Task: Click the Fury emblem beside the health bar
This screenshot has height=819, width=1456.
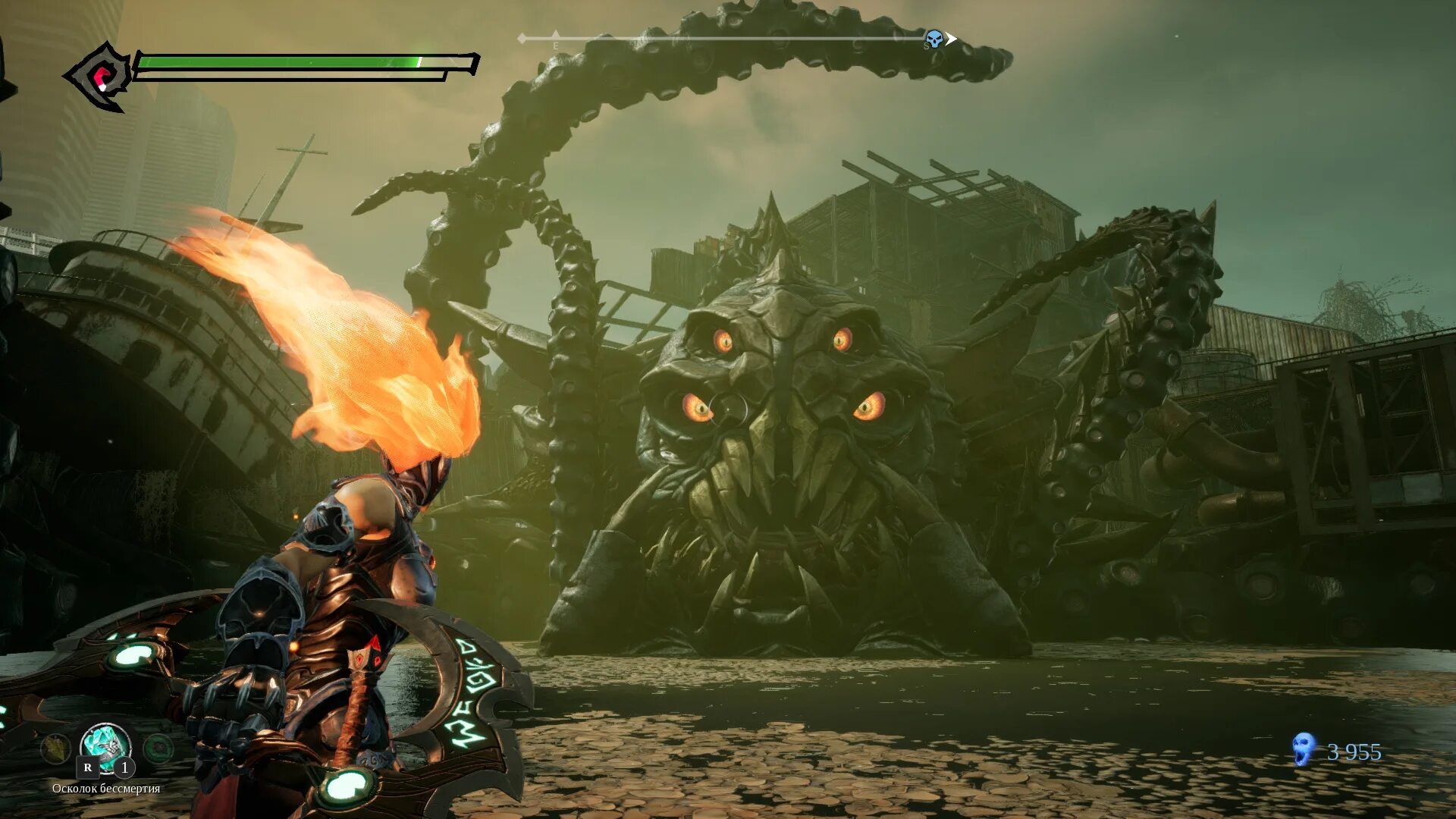Action: pyautogui.click(x=101, y=77)
